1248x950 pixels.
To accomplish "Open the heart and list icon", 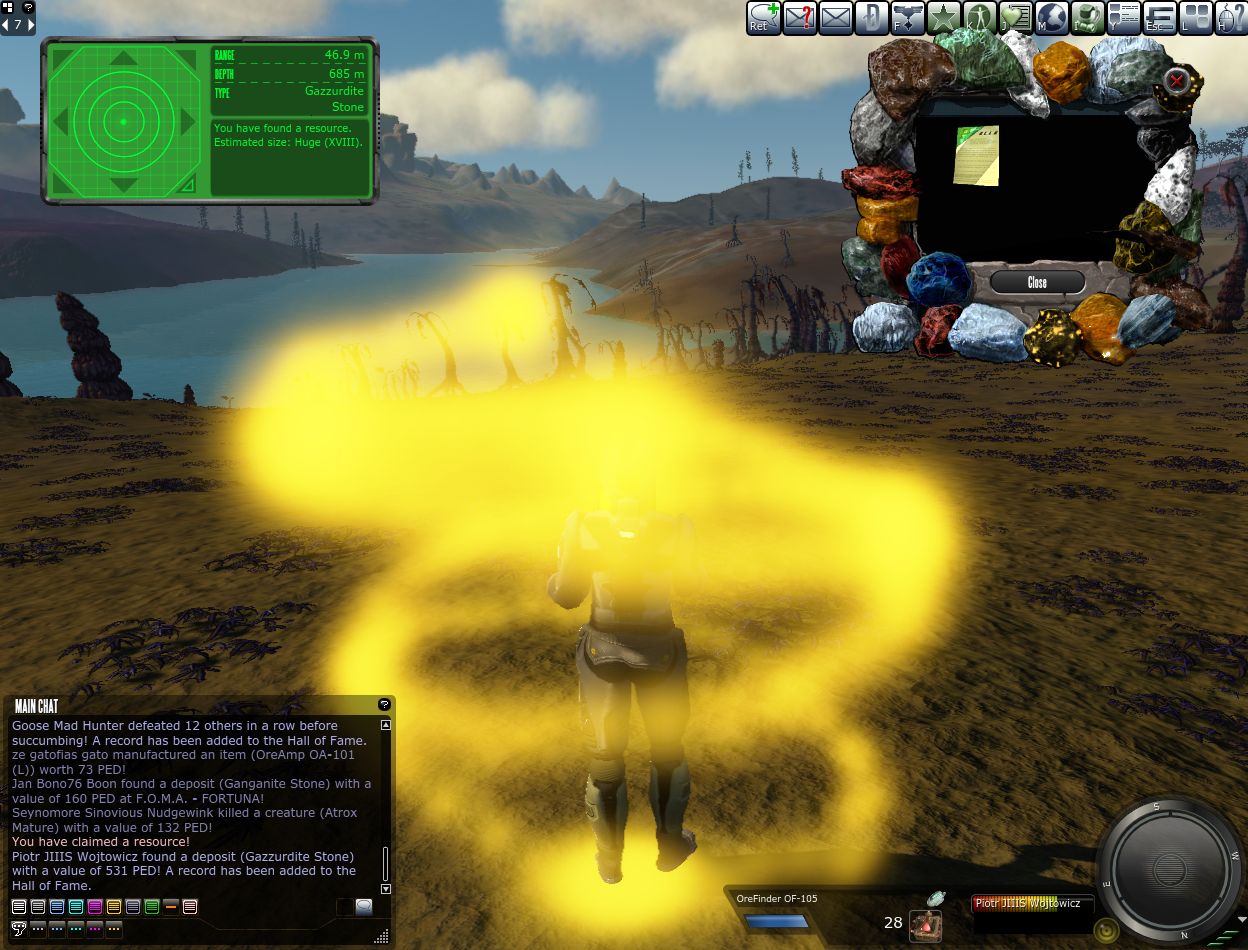I will [1015, 18].
